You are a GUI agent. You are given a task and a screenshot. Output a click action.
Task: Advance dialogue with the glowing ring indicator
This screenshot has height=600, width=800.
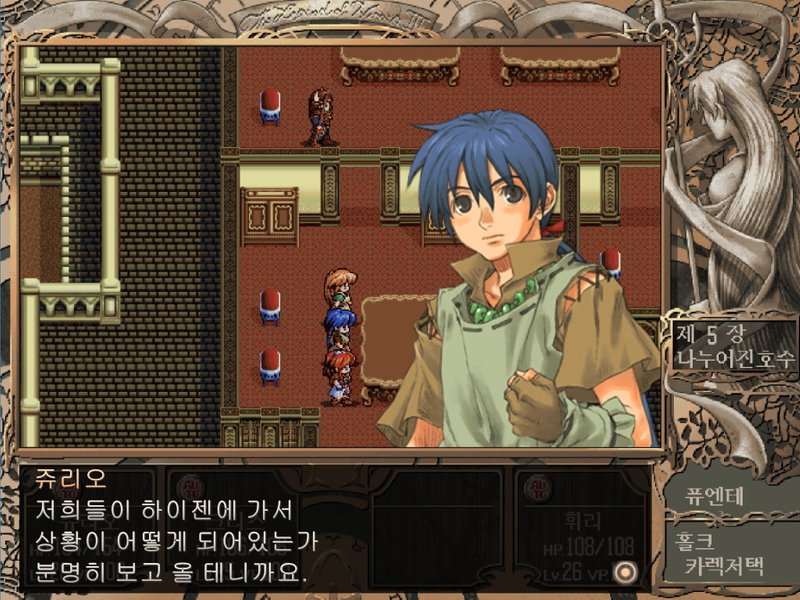pos(627,571)
